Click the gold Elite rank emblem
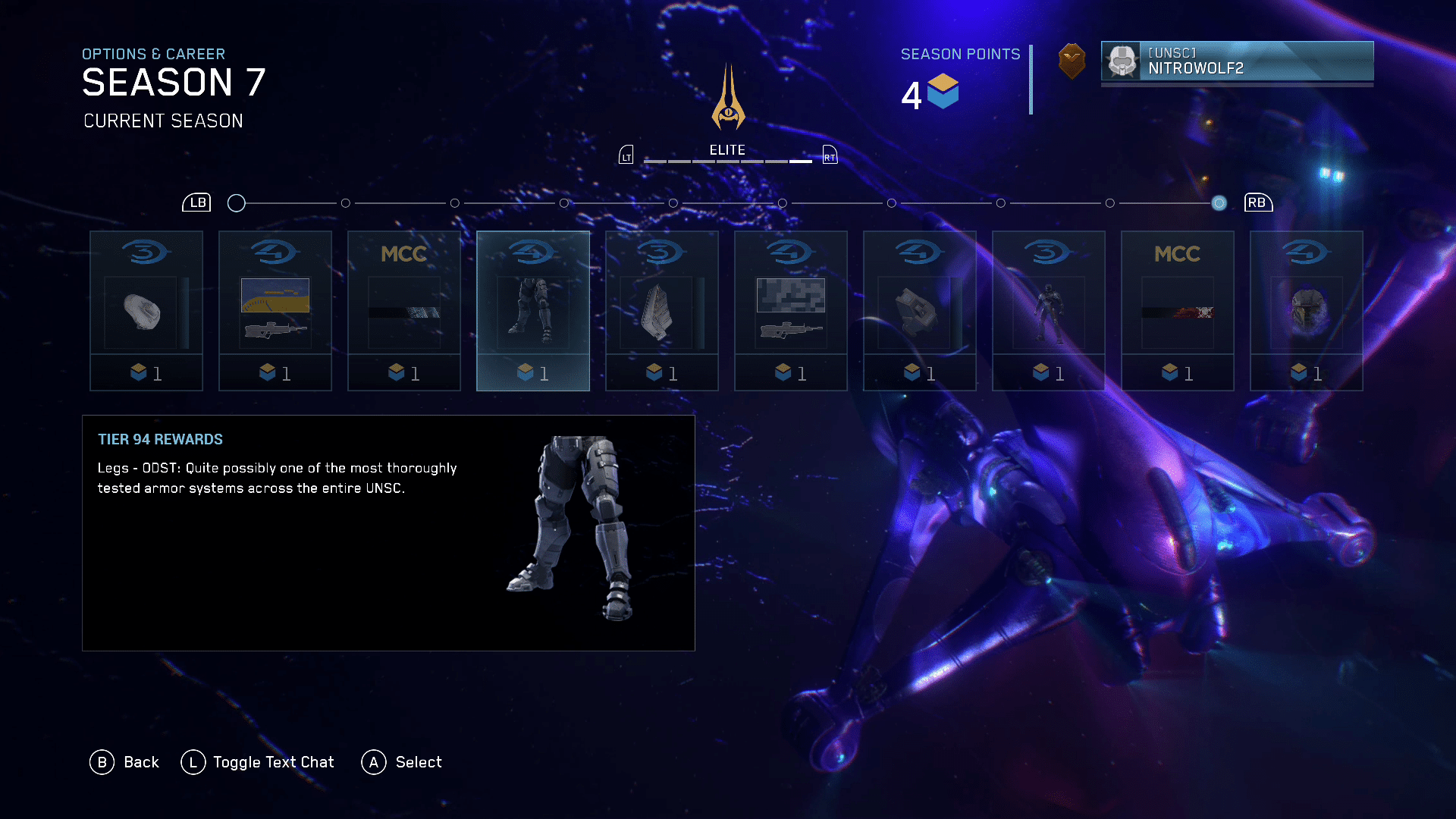Screen dimensions: 1456x819 [x=728, y=99]
